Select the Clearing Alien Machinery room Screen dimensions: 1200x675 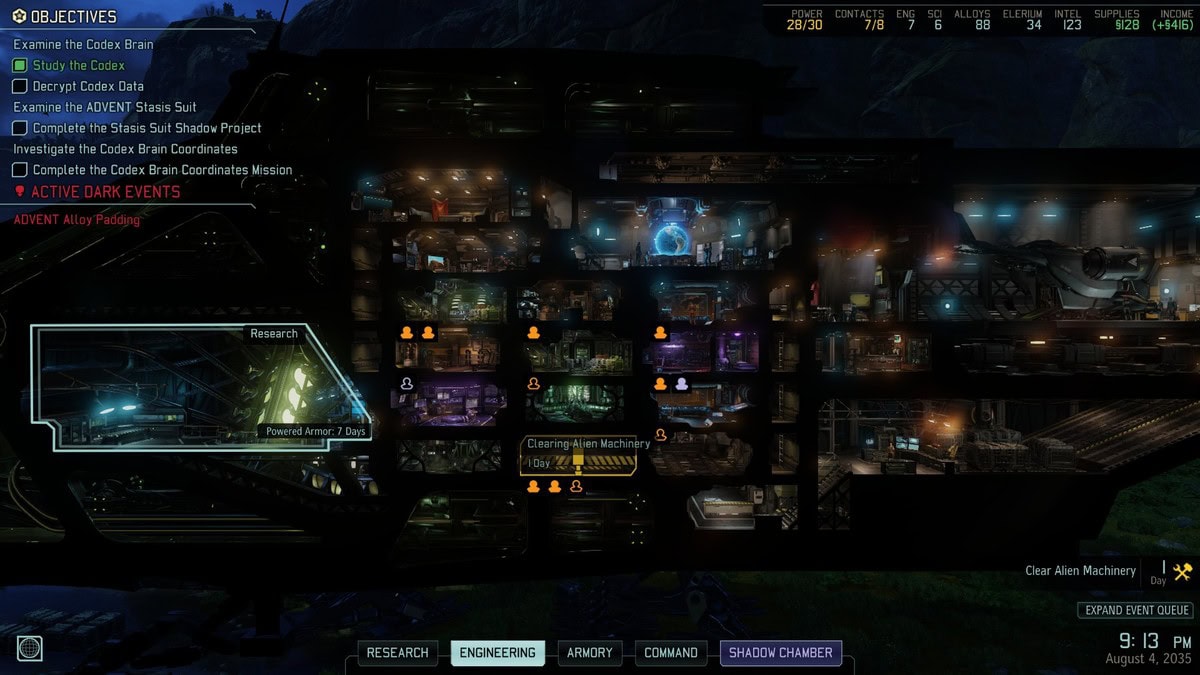click(x=580, y=456)
